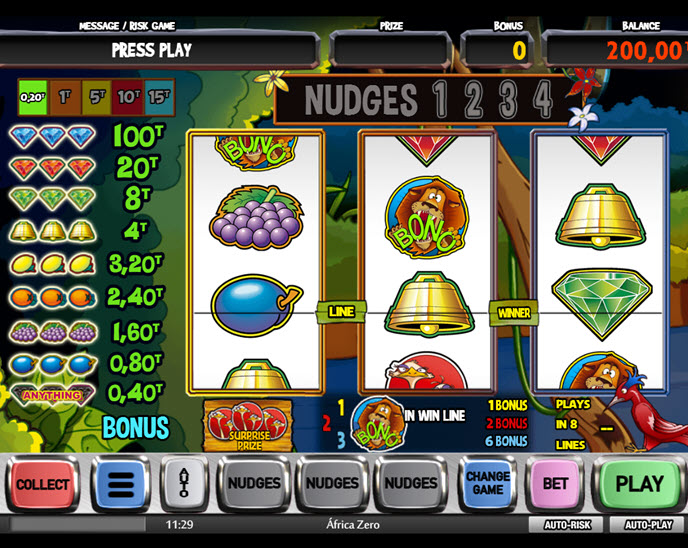This screenshot has width=688, height=548.
Task: Select the 5T bet chip
Action: pyautogui.click(x=96, y=98)
